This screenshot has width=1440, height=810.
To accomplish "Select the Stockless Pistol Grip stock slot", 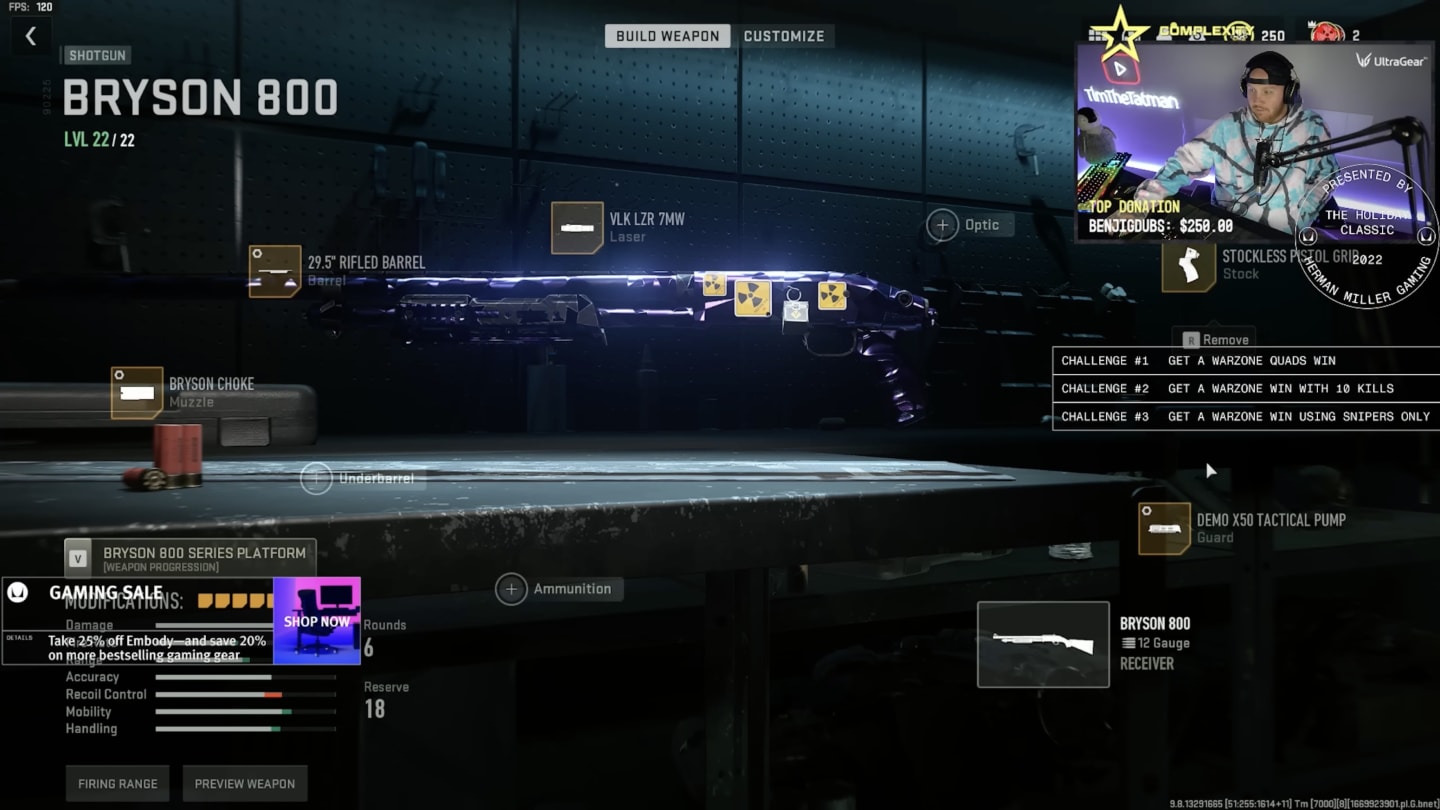I will click(1188, 266).
